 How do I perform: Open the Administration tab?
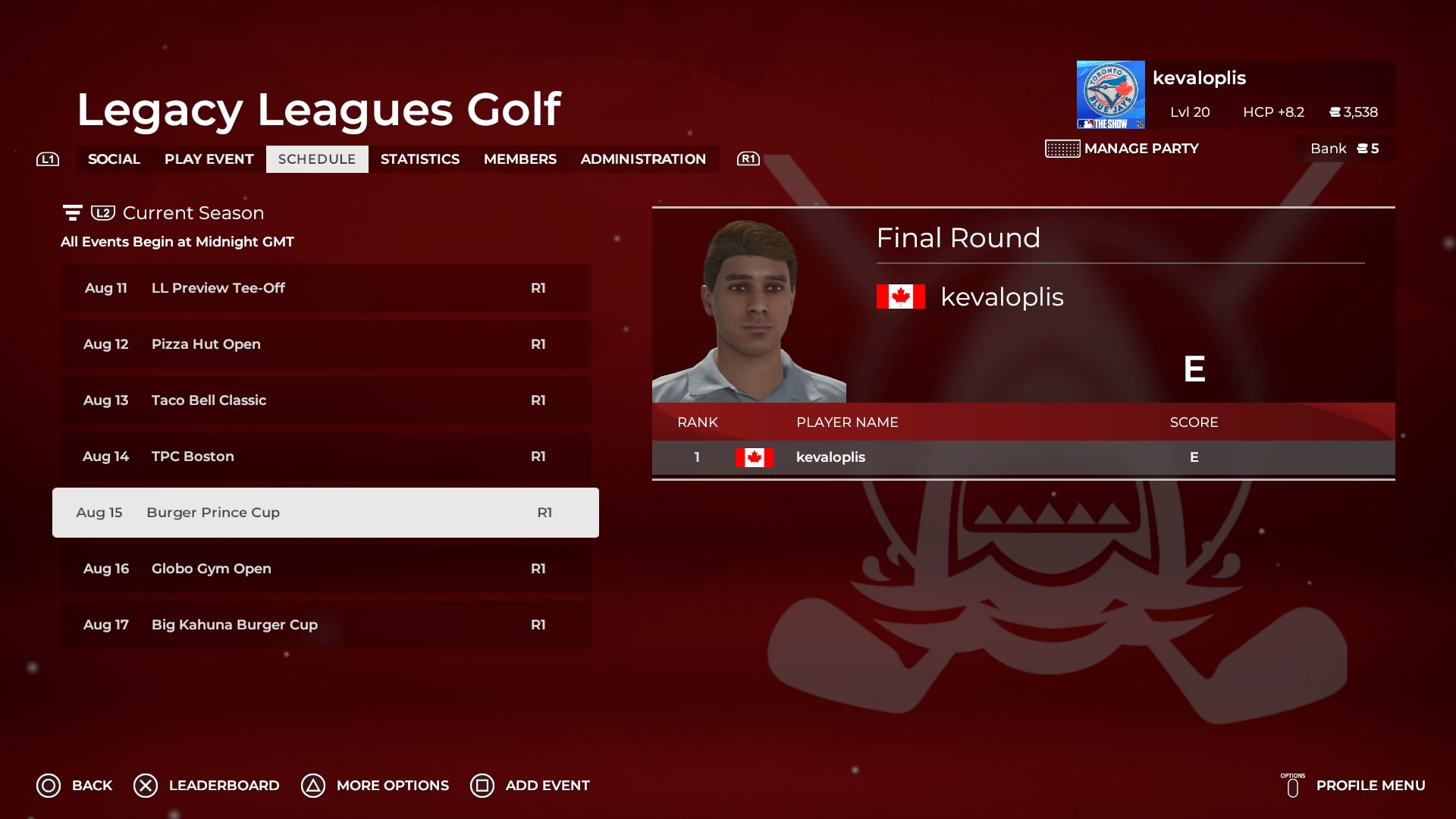[643, 159]
